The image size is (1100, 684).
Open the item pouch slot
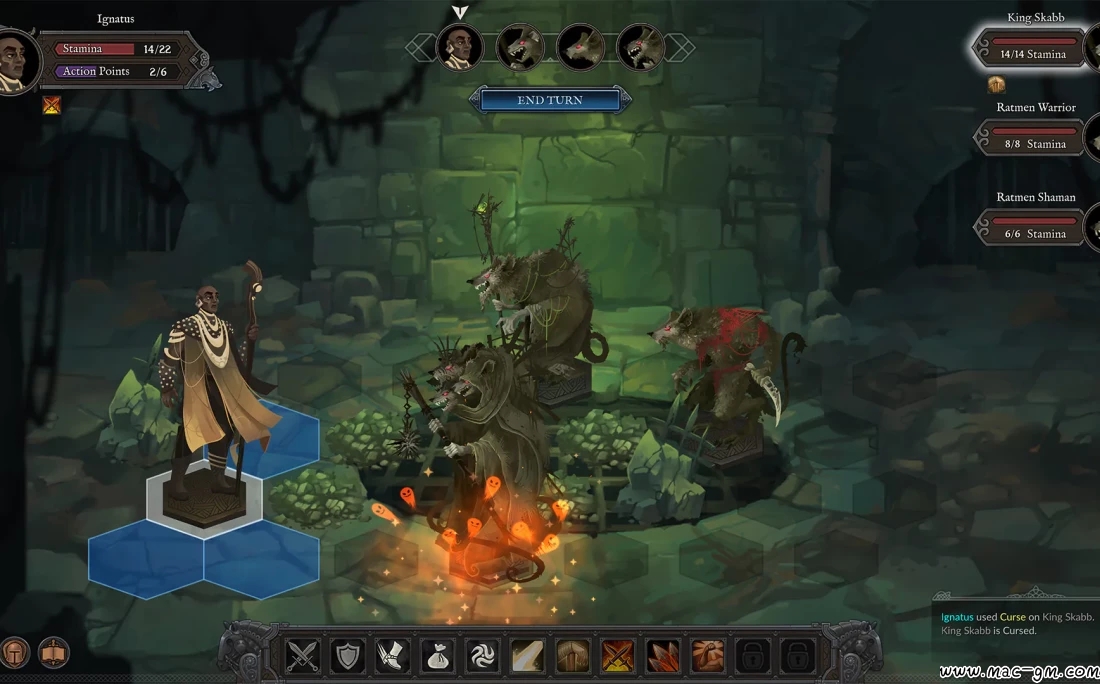[x=438, y=656]
